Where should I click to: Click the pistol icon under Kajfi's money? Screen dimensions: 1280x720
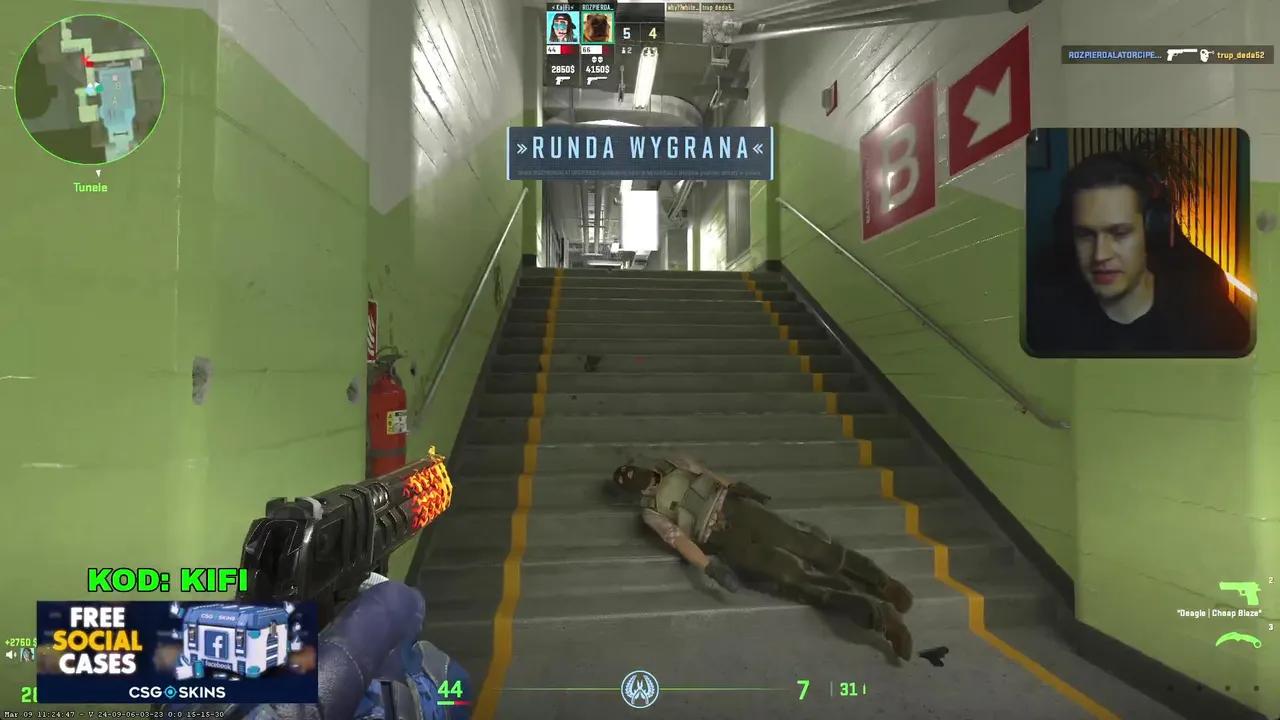[562, 81]
